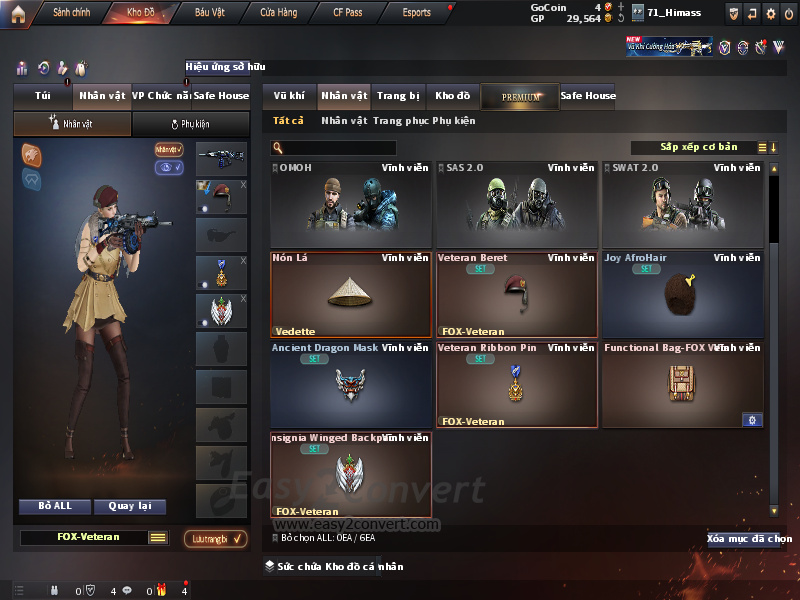Click the Bỏ ALL button
This screenshot has height=600, width=800.
[58, 506]
